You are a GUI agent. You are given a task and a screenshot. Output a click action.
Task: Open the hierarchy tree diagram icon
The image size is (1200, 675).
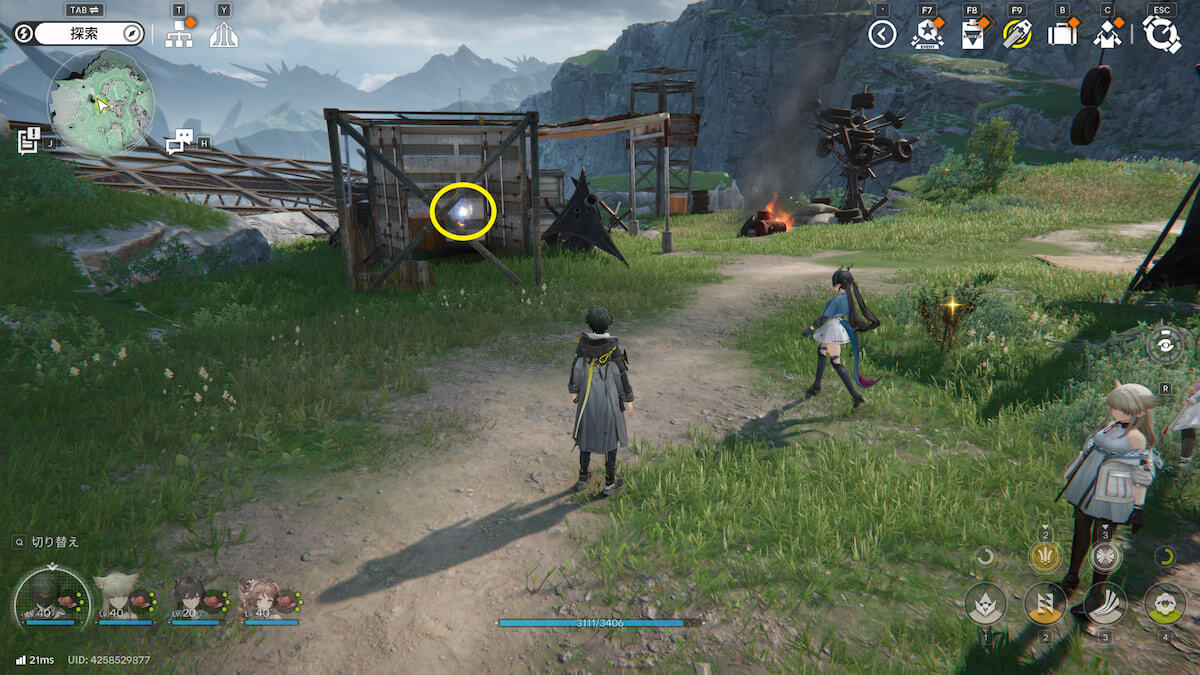click(179, 35)
